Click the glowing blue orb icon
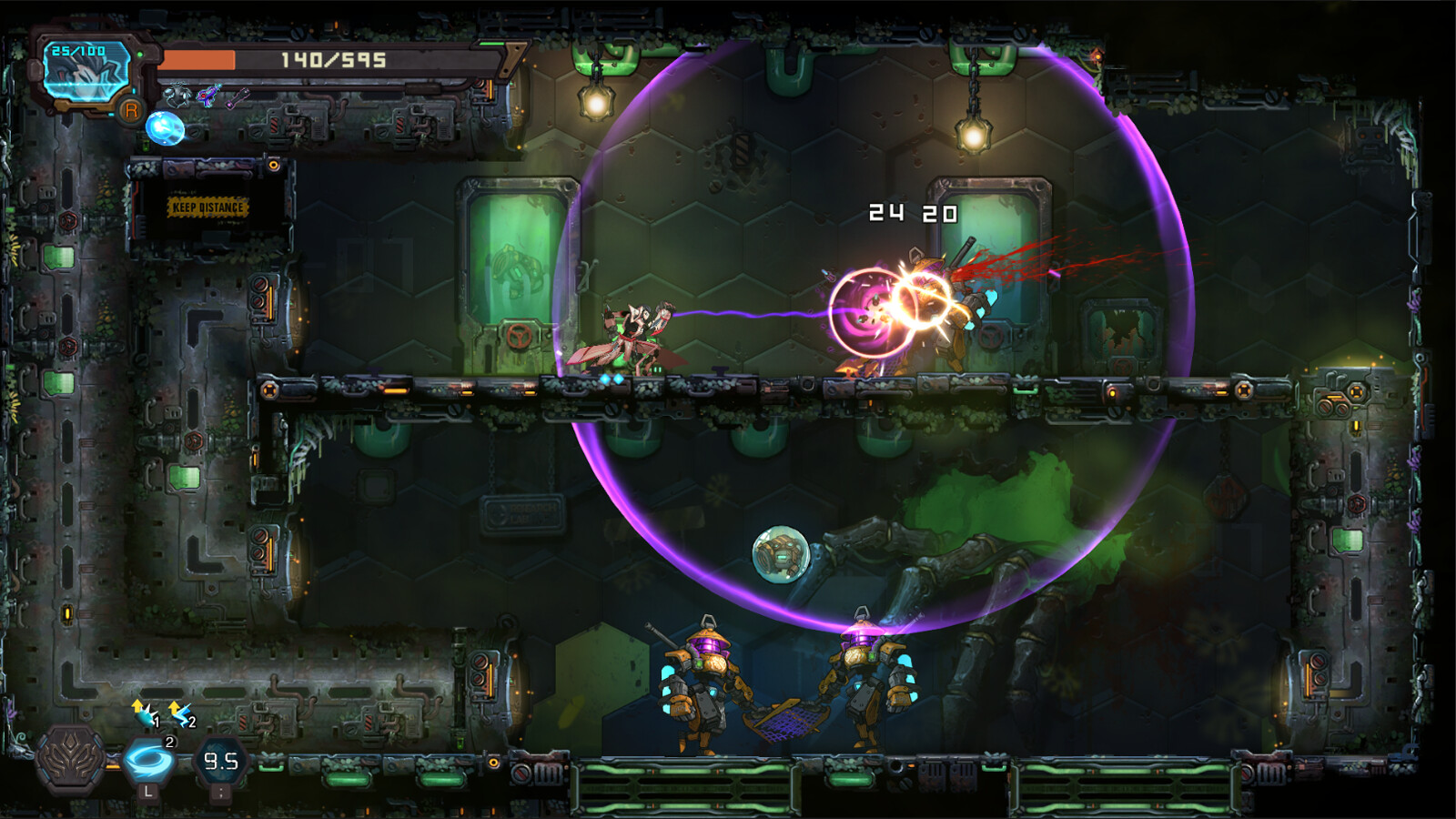This screenshot has height=819, width=1456. (165, 128)
